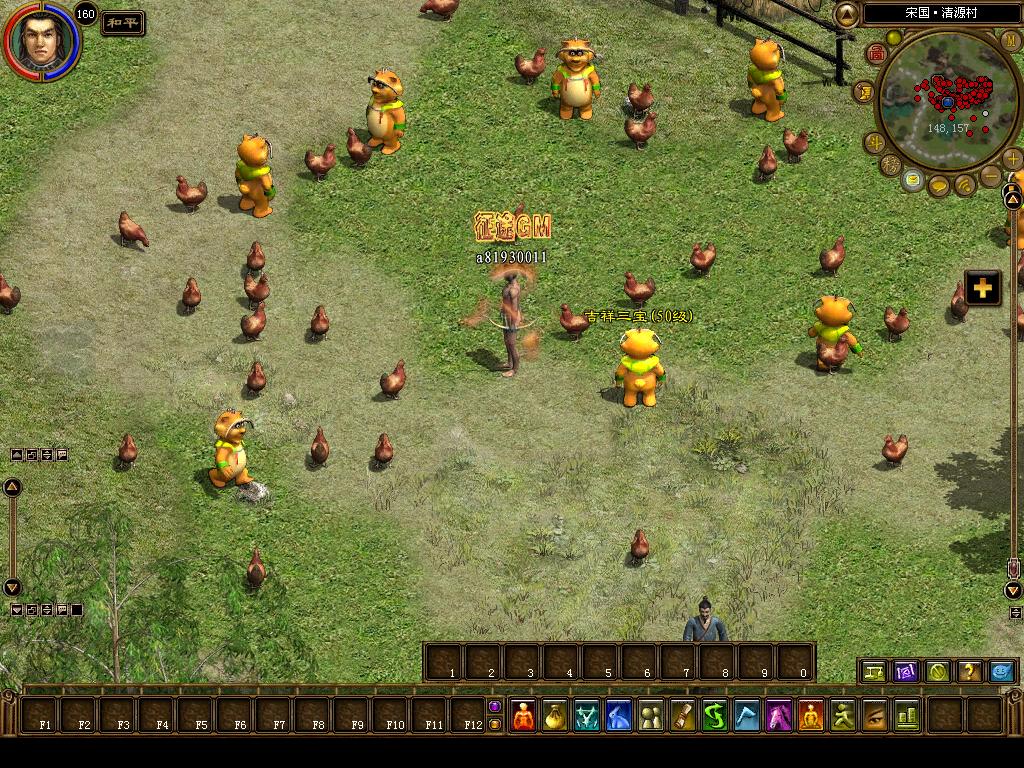Viewport: 1024px width, 768px height.
Task: Open the chat speech bubble icon
Action: point(939,186)
